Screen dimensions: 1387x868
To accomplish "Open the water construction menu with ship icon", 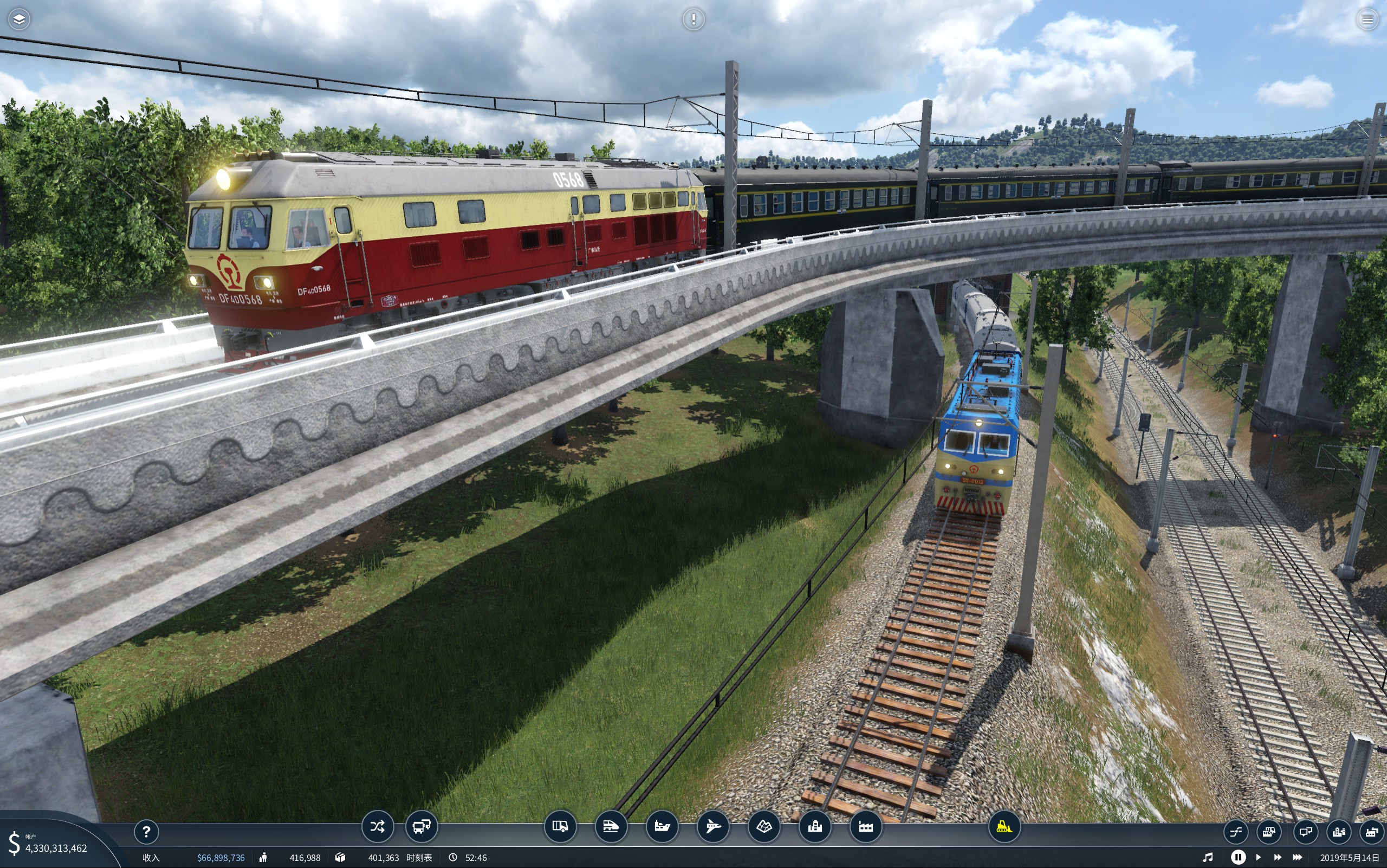I will (x=662, y=827).
